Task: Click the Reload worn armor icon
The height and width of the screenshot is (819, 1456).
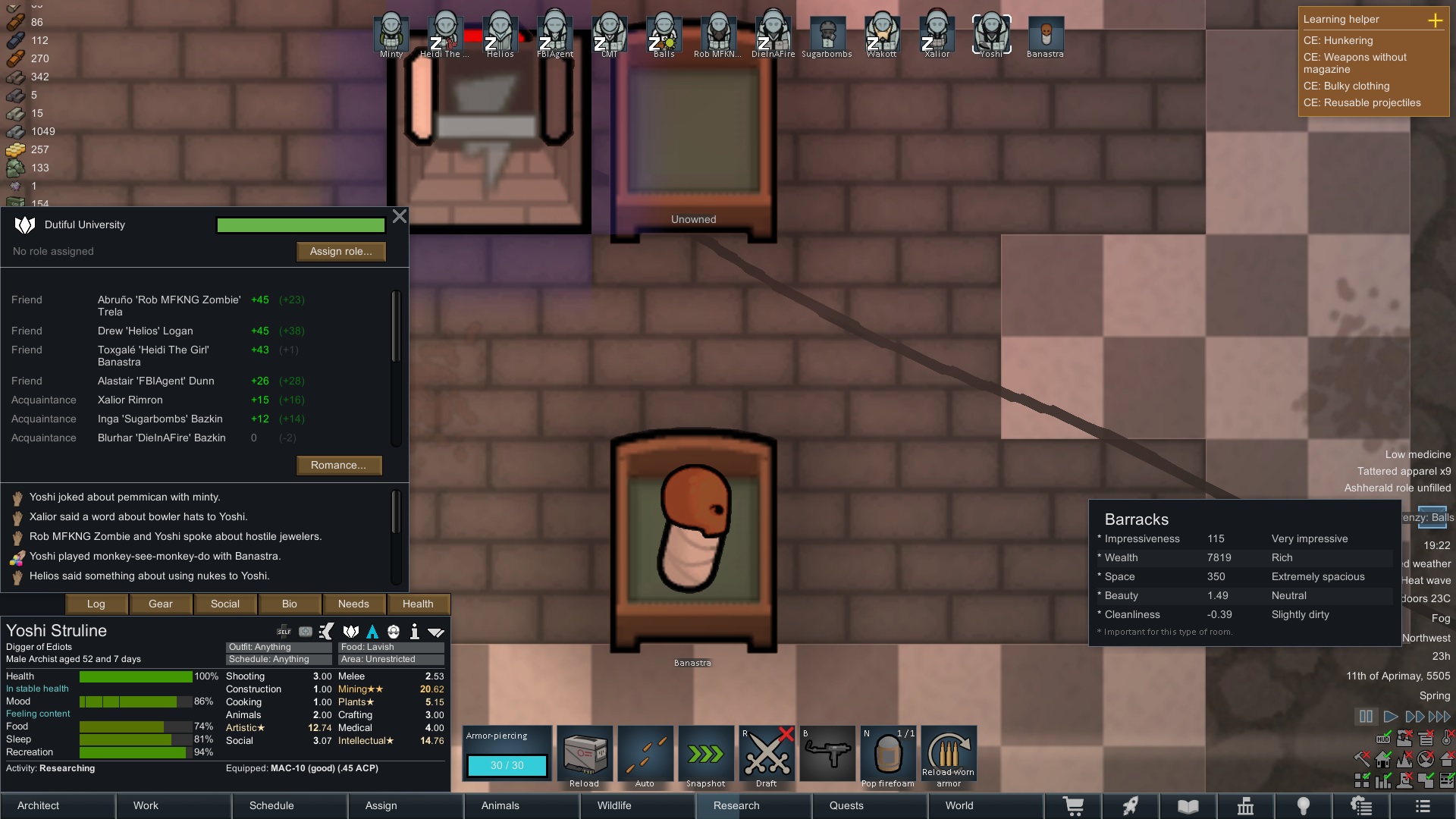Action: [x=949, y=755]
